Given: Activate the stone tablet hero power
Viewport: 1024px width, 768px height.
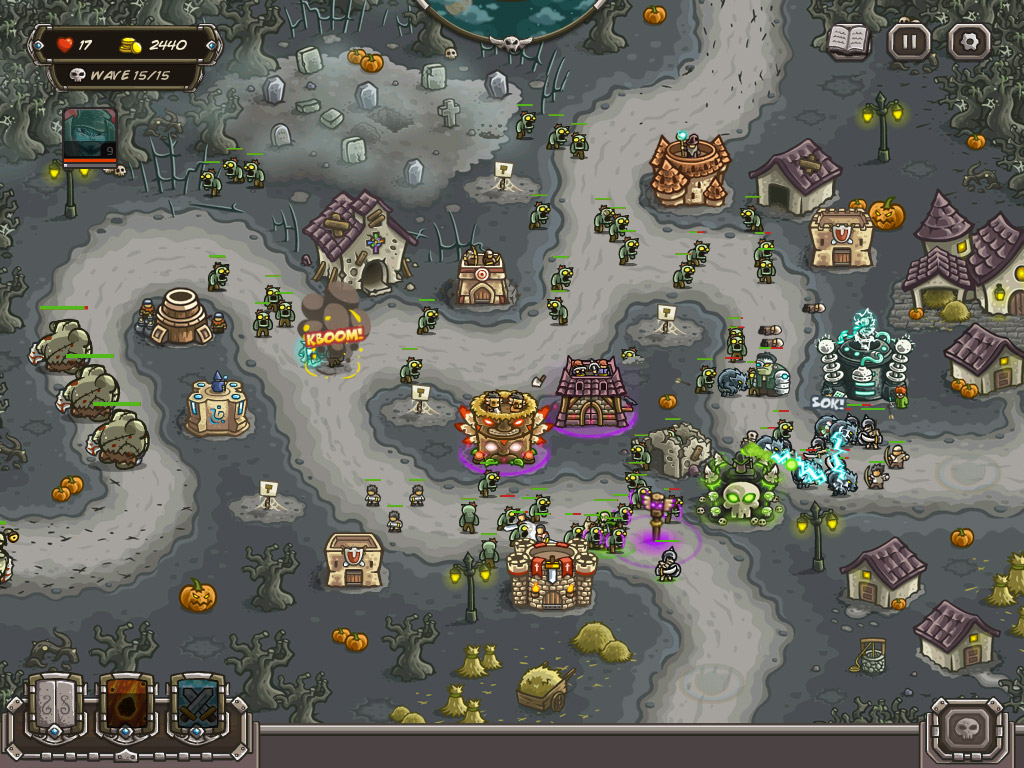Looking at the screenshot, I should 55,707.
